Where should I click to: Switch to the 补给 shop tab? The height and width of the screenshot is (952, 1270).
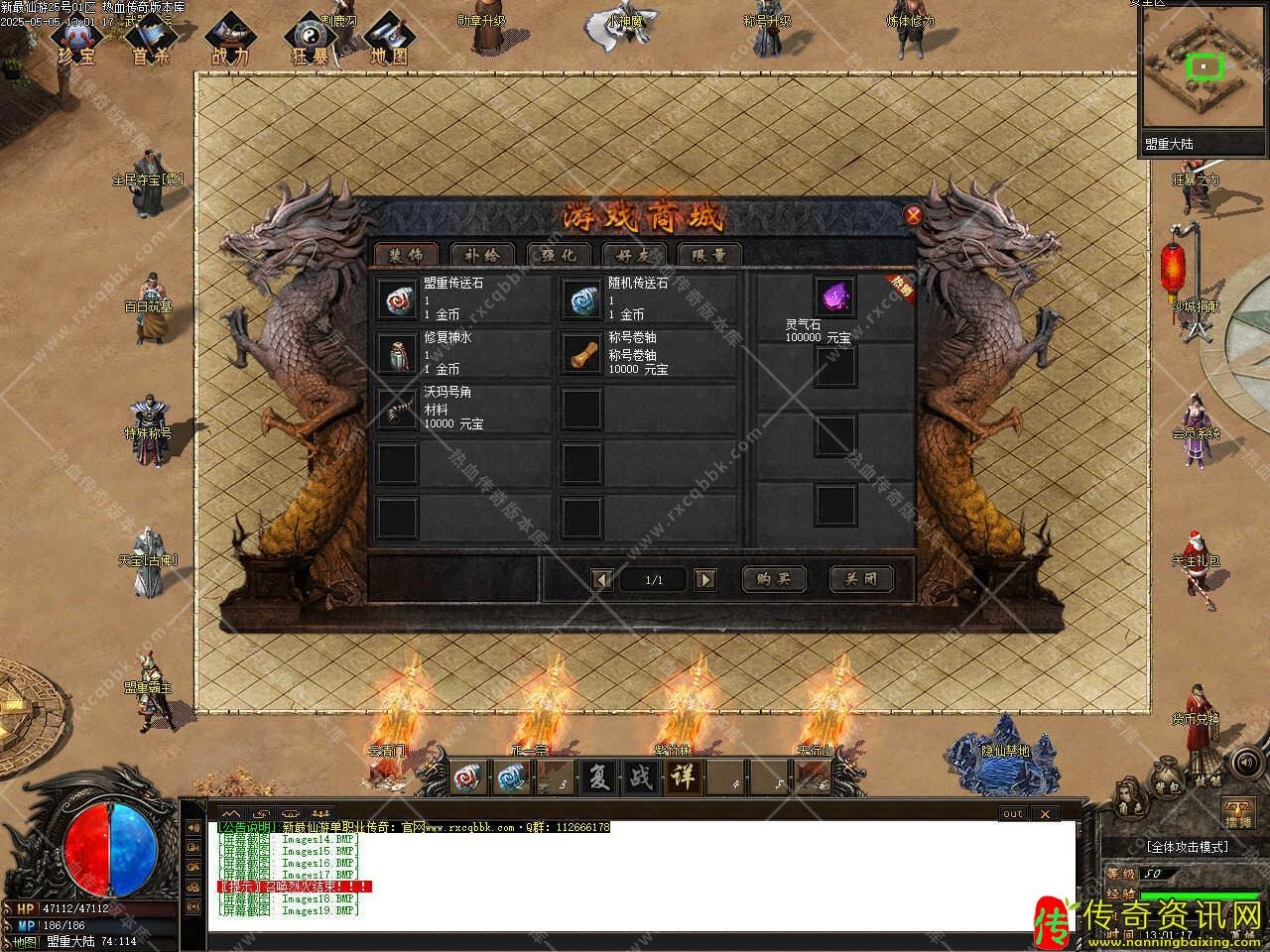pos(480,255)
